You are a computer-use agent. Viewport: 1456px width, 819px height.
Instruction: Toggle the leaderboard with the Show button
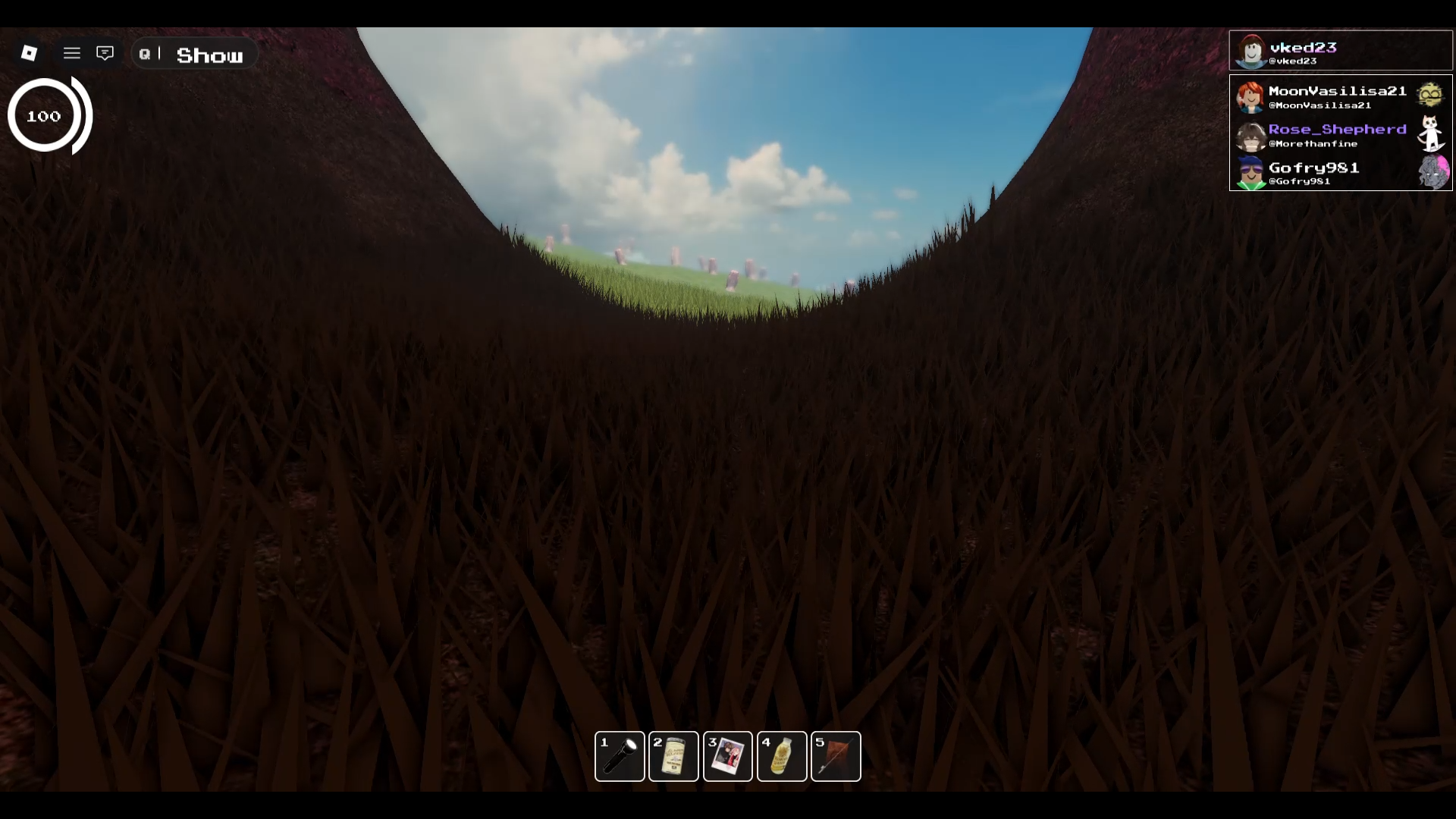click(x=211, y=54)
